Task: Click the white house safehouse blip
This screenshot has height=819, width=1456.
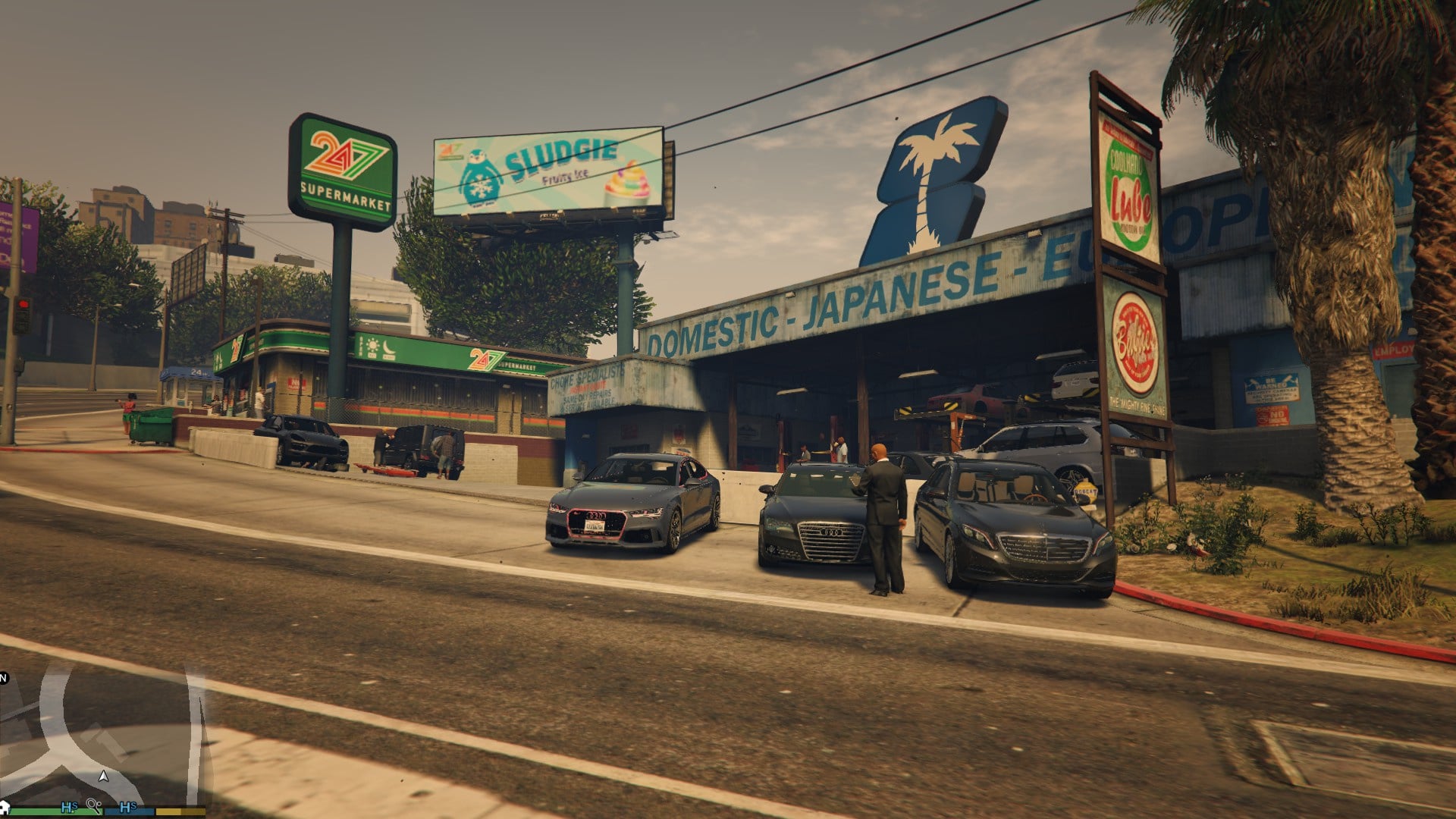Action: pyautogui.click(x=5, y=805)
